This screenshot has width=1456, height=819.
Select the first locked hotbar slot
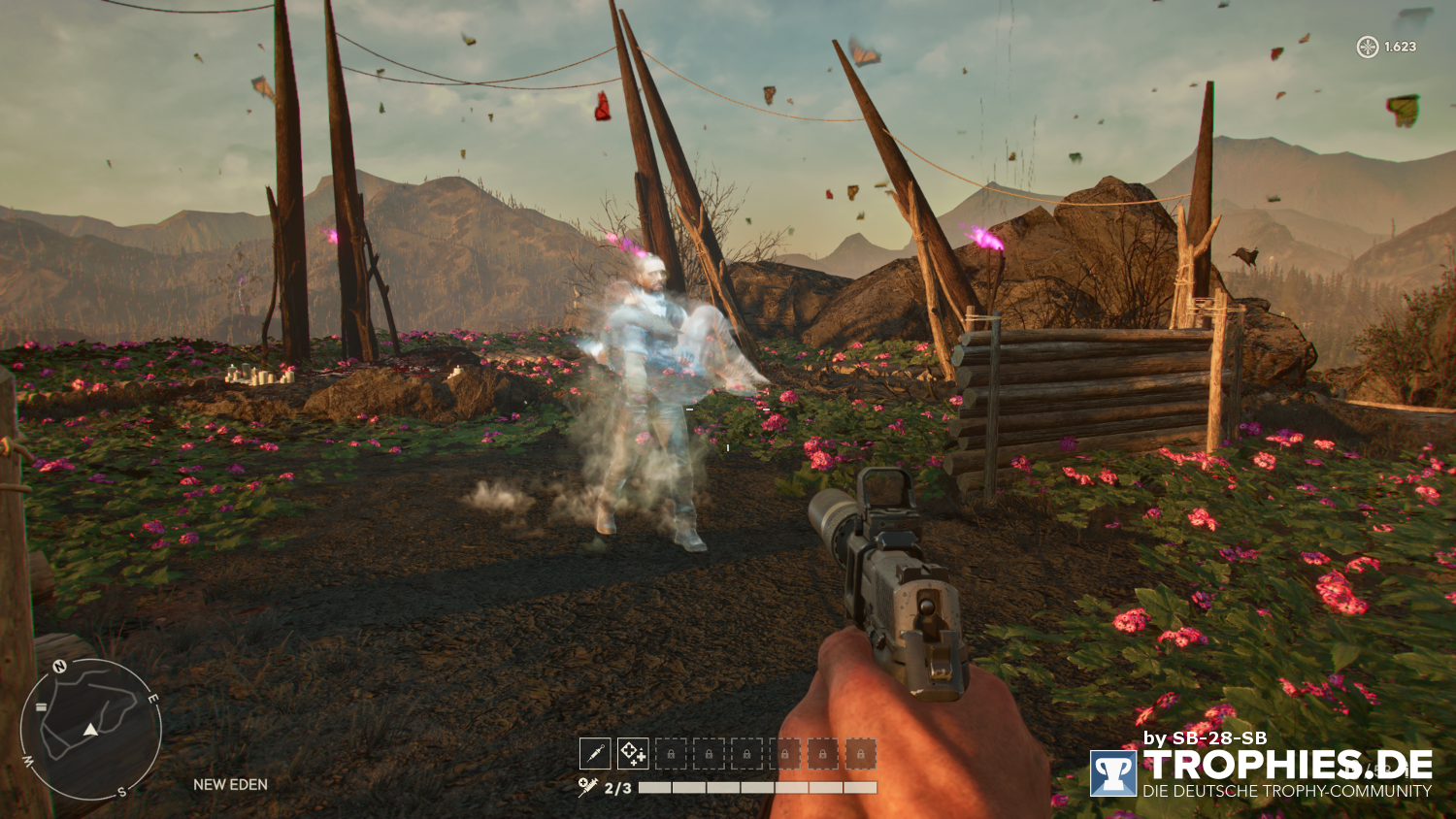(671, 753)
